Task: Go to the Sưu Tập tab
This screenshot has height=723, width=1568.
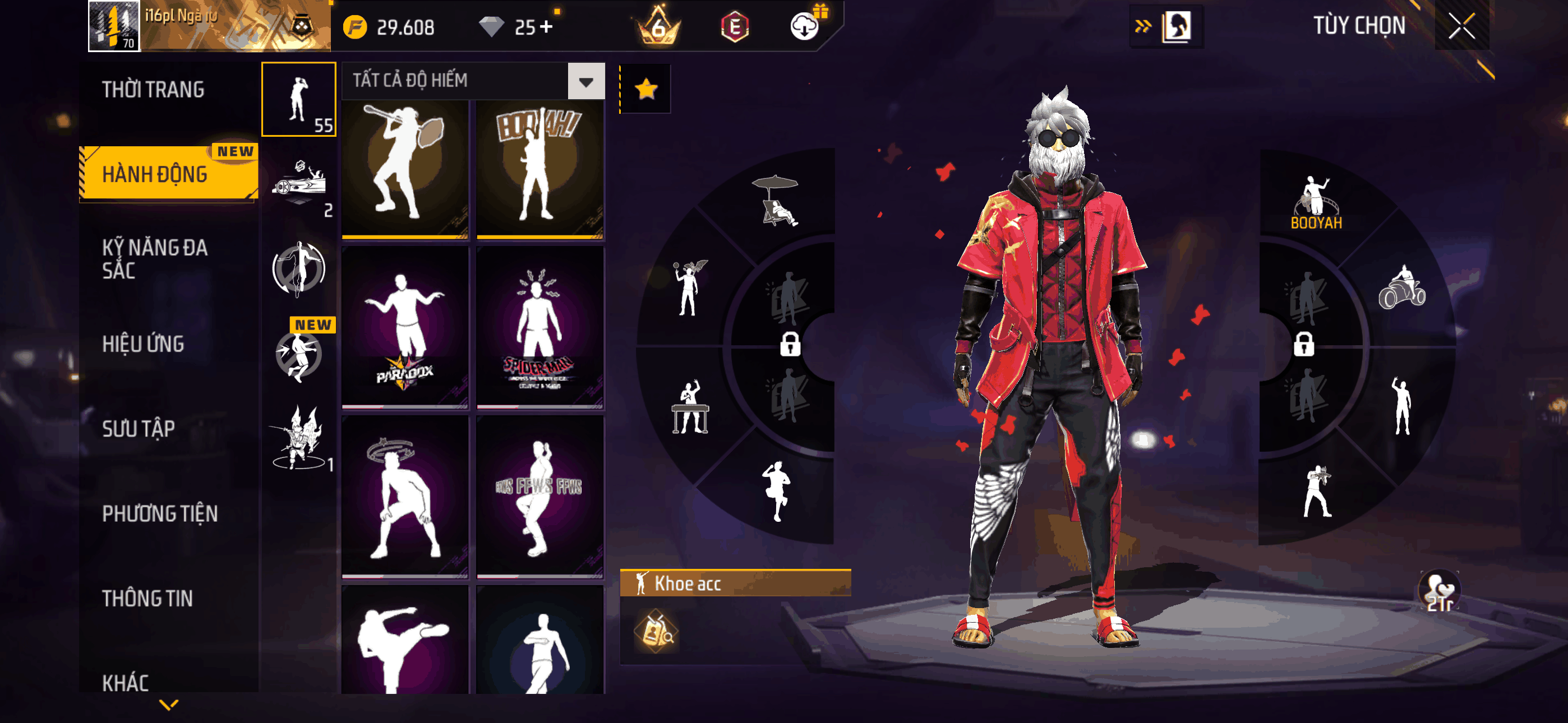Action: pyautogui.click(x=138, y=428)
